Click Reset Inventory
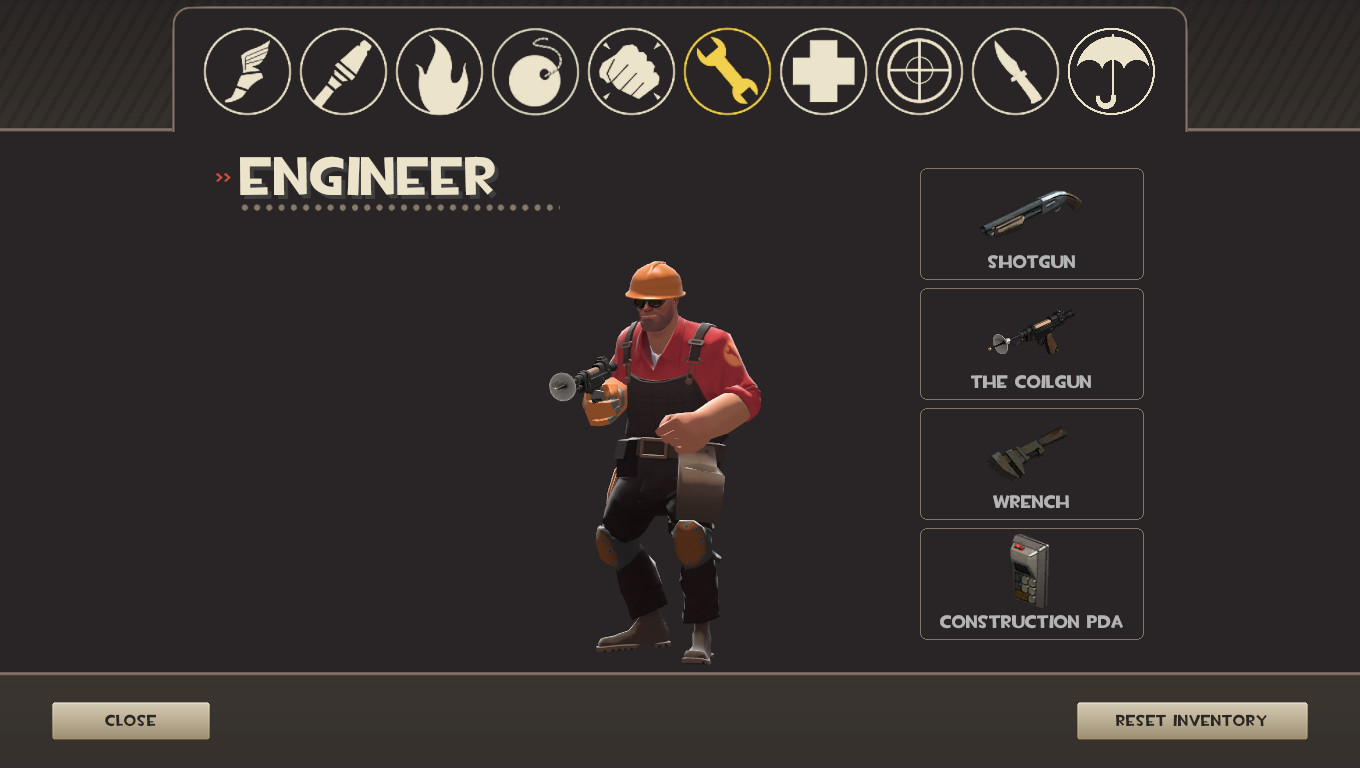The width and height of the screenshot is (1360, 768). (x=1192, y=720)
